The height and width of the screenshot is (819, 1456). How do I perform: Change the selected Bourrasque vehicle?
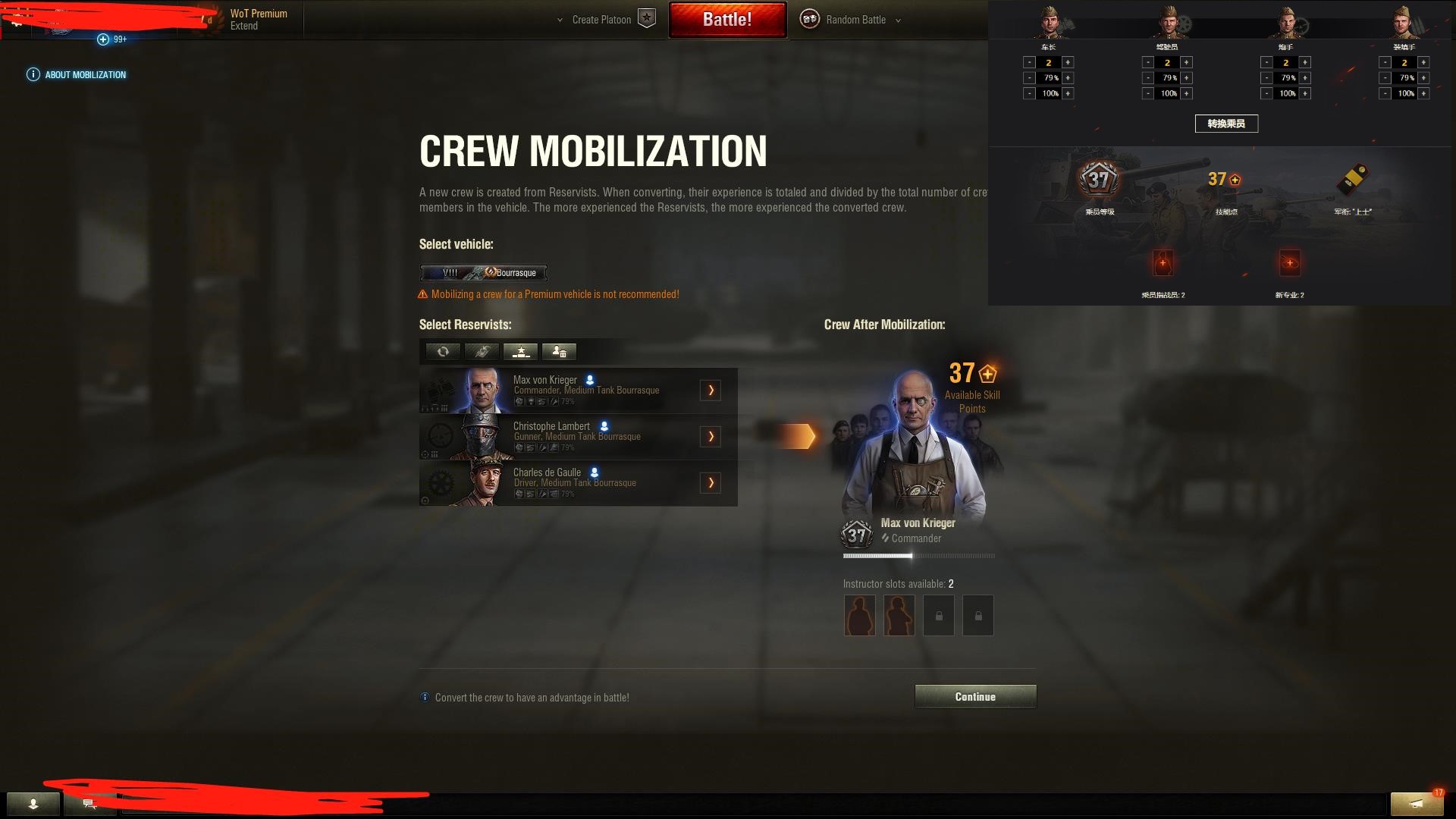(x=483, y=273)
